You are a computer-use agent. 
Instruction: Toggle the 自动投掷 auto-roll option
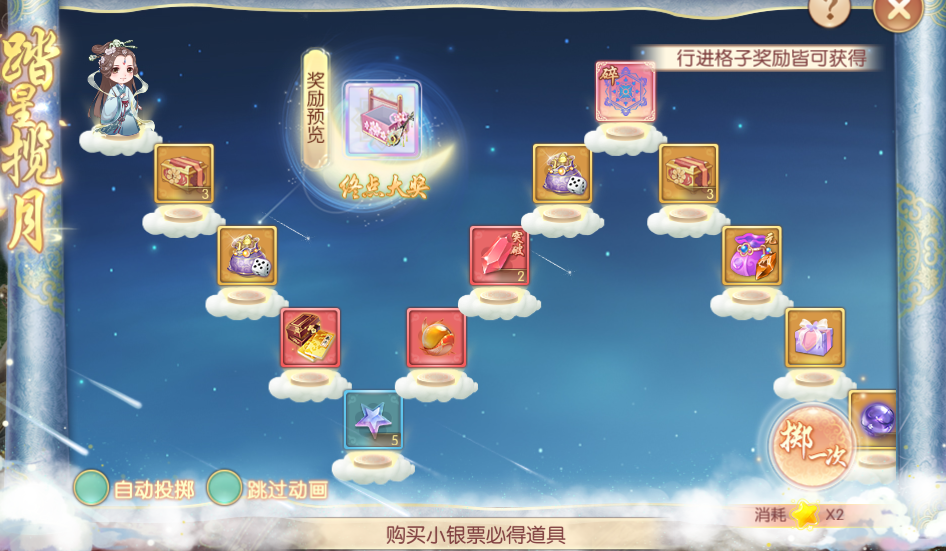[x=92, y=488]
